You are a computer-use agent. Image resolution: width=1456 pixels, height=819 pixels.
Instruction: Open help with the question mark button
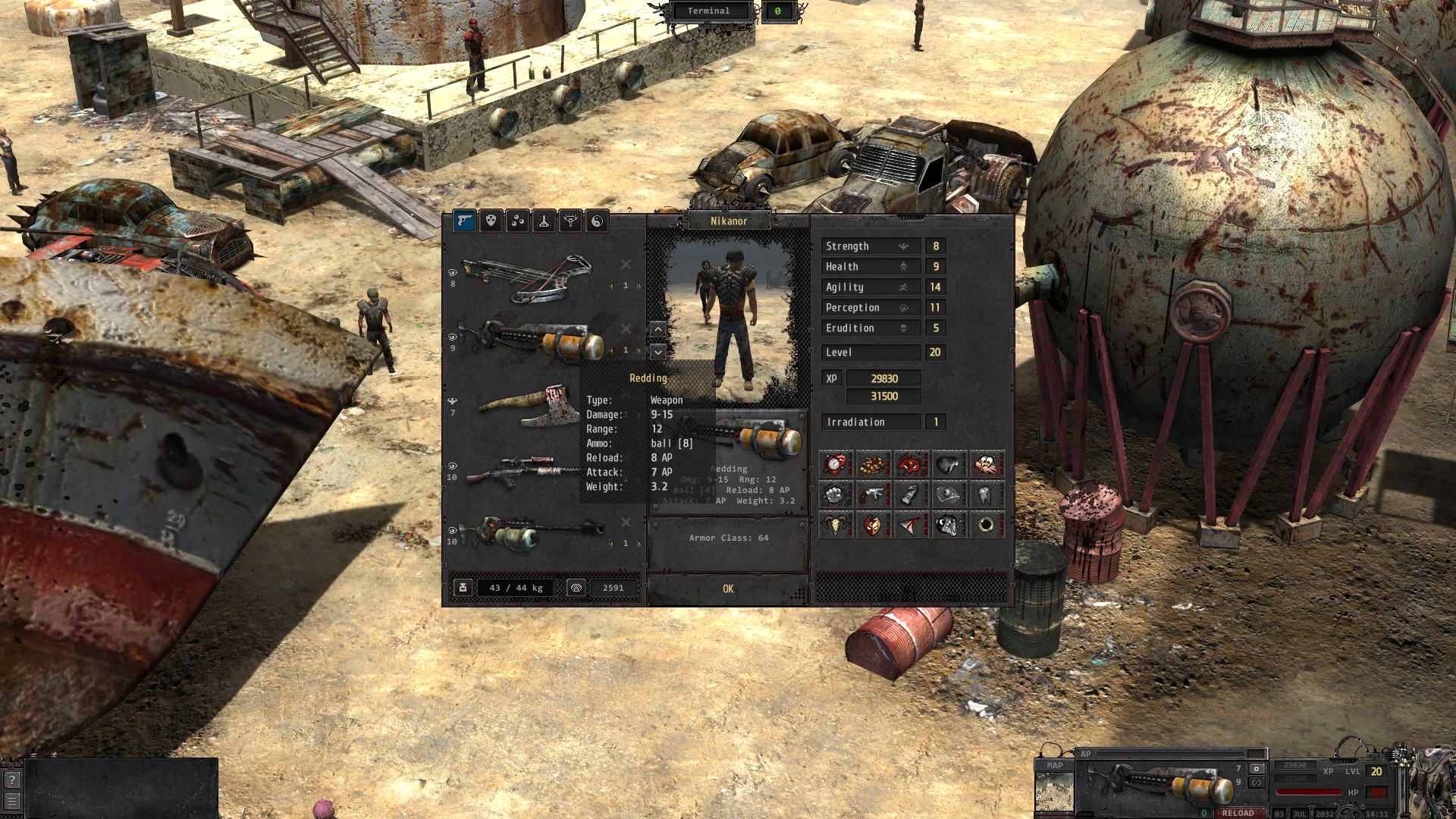[x=11, y=780]
